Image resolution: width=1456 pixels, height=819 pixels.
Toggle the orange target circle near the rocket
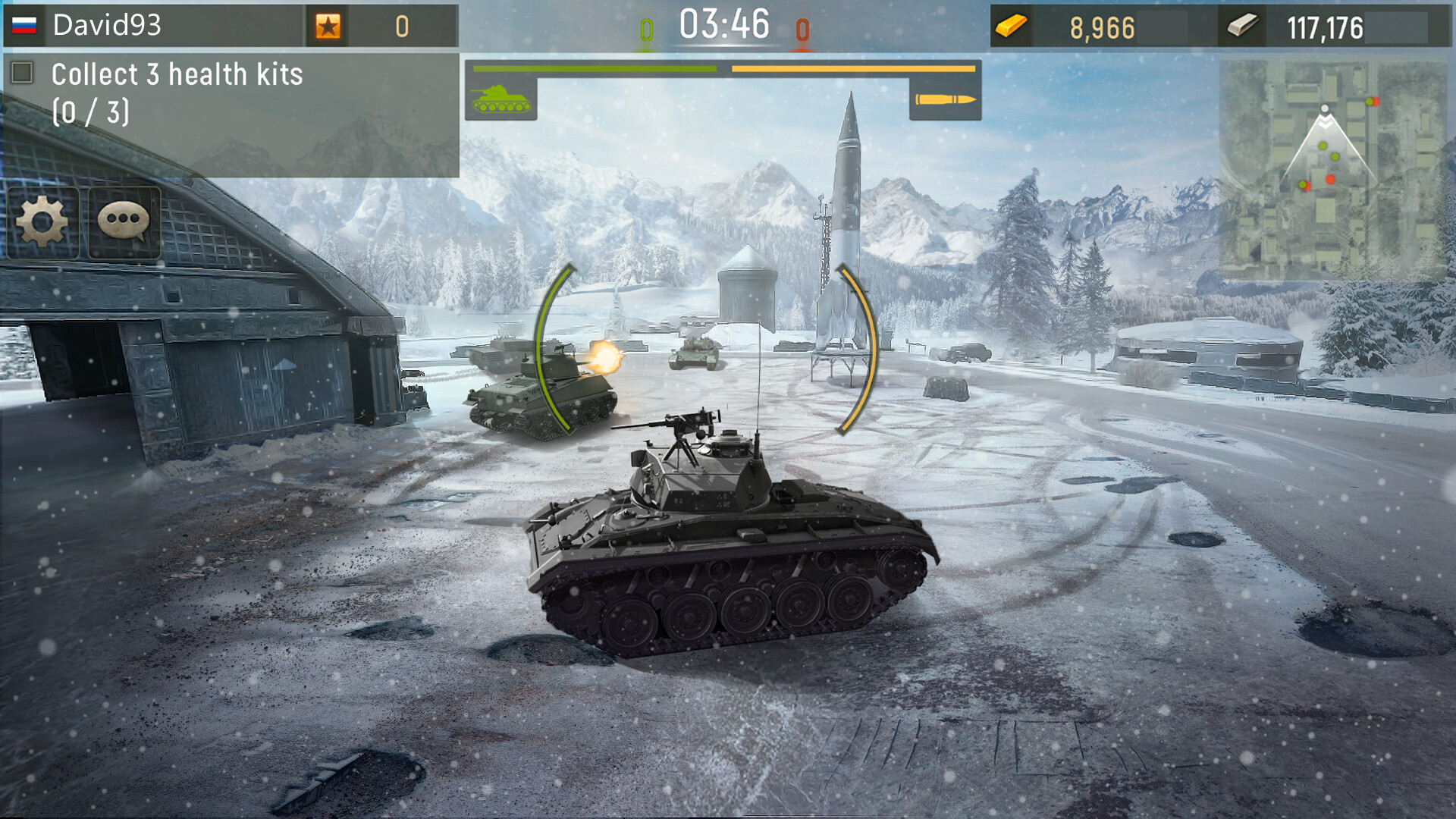[855, 349]
